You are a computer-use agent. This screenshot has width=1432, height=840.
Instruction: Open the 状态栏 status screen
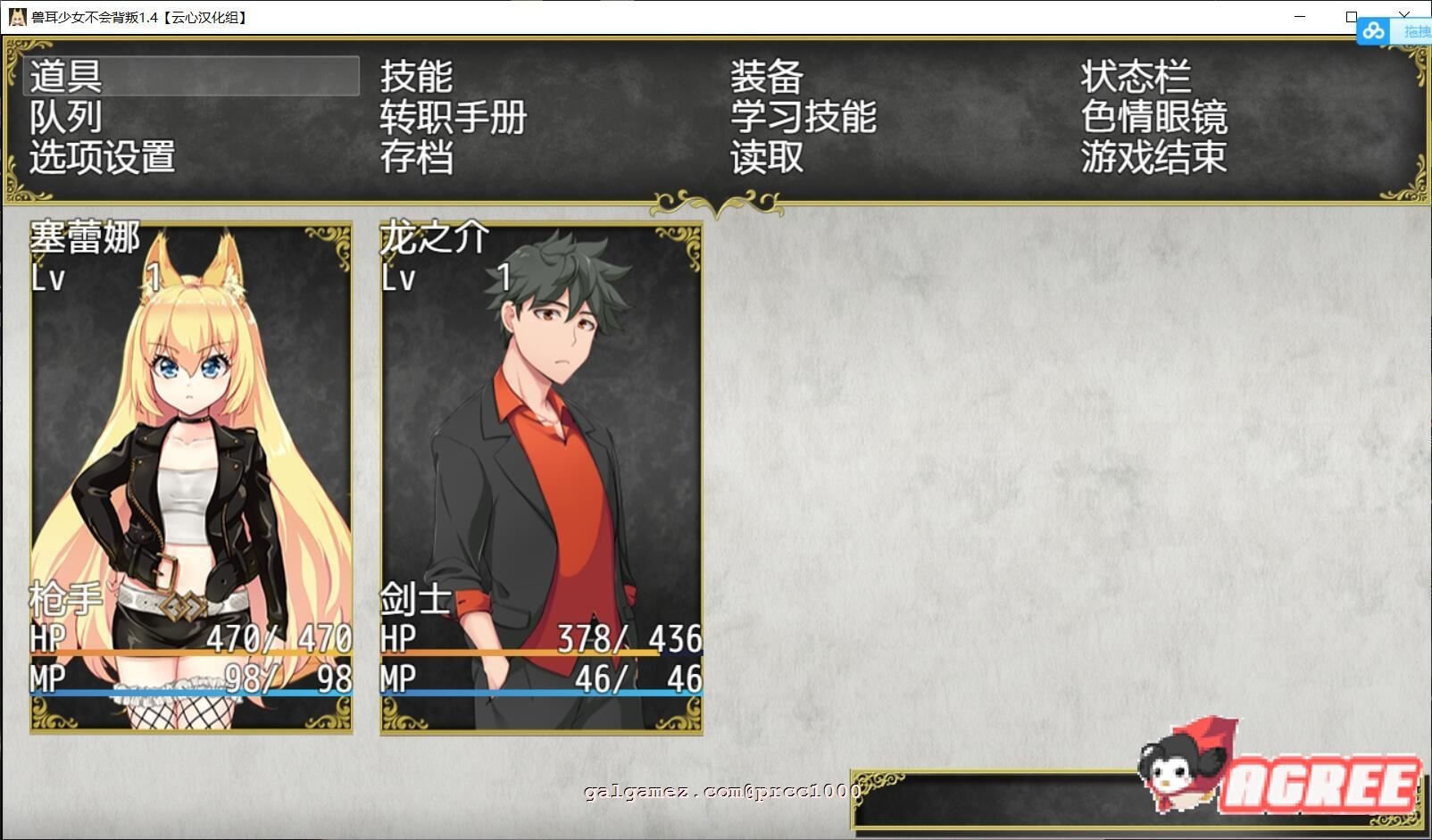tap(1136, 76)
